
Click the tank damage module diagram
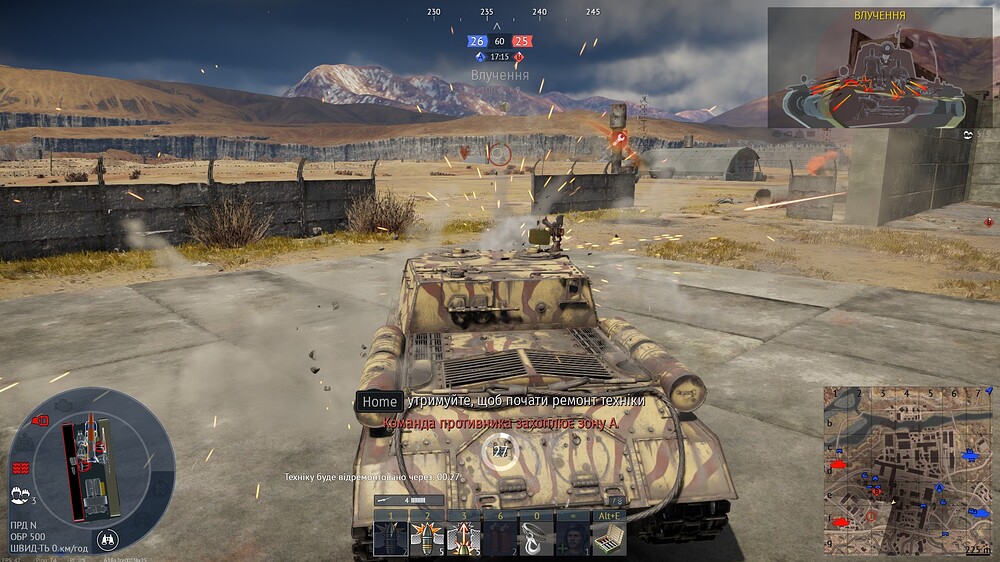[90, 467]
